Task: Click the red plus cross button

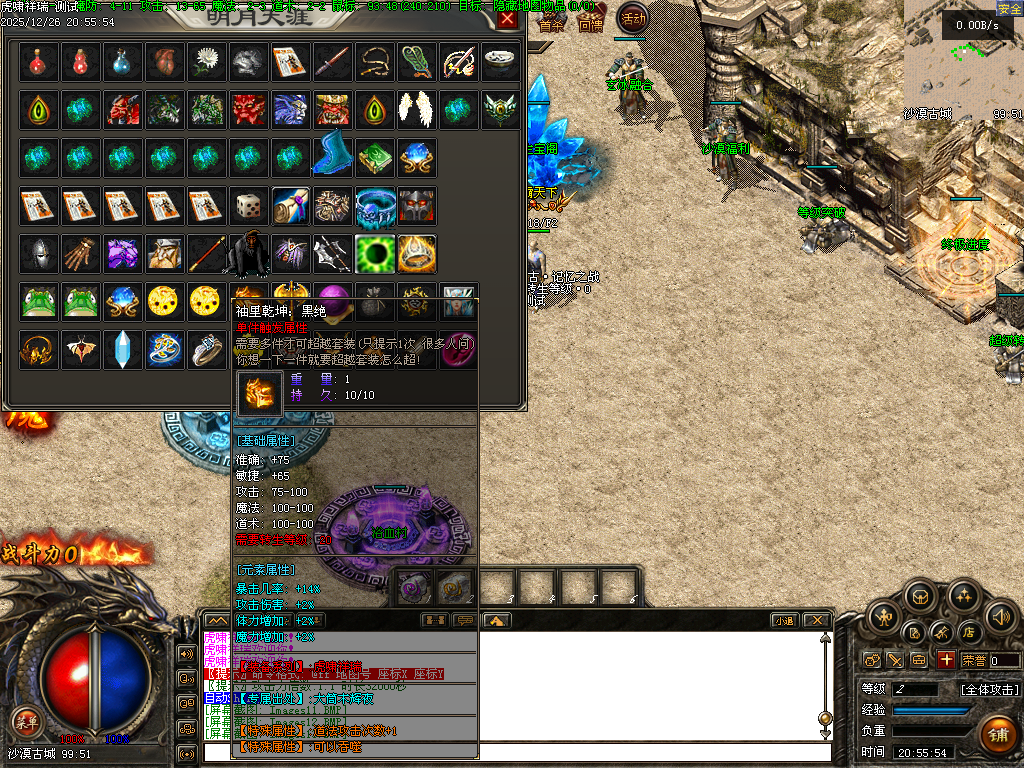Action: [x=946, y=660]
